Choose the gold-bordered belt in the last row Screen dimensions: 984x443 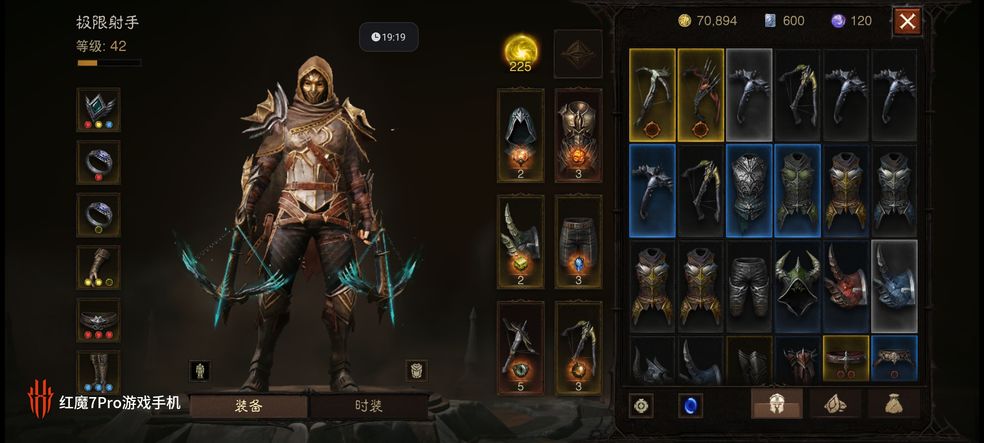(x=847, y=356)
